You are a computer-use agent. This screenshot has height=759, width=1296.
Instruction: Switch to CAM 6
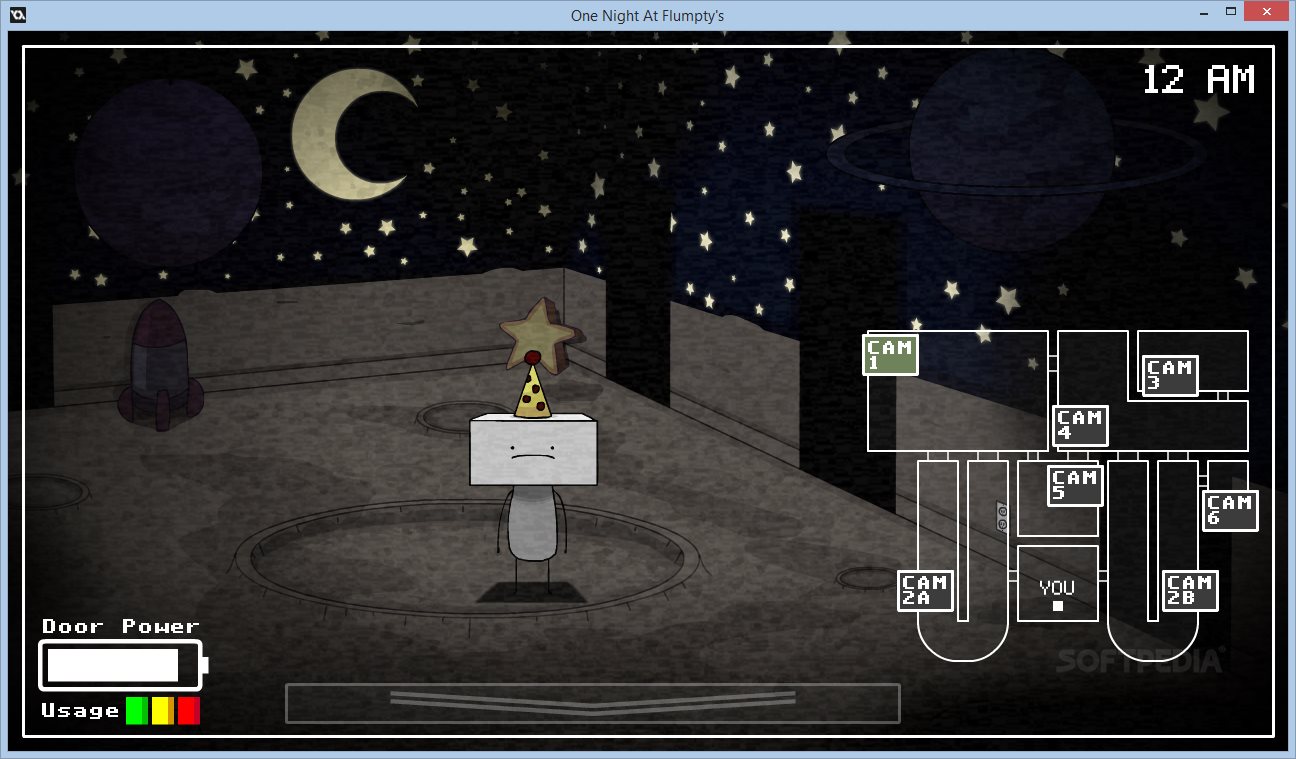click(1230, 510)
